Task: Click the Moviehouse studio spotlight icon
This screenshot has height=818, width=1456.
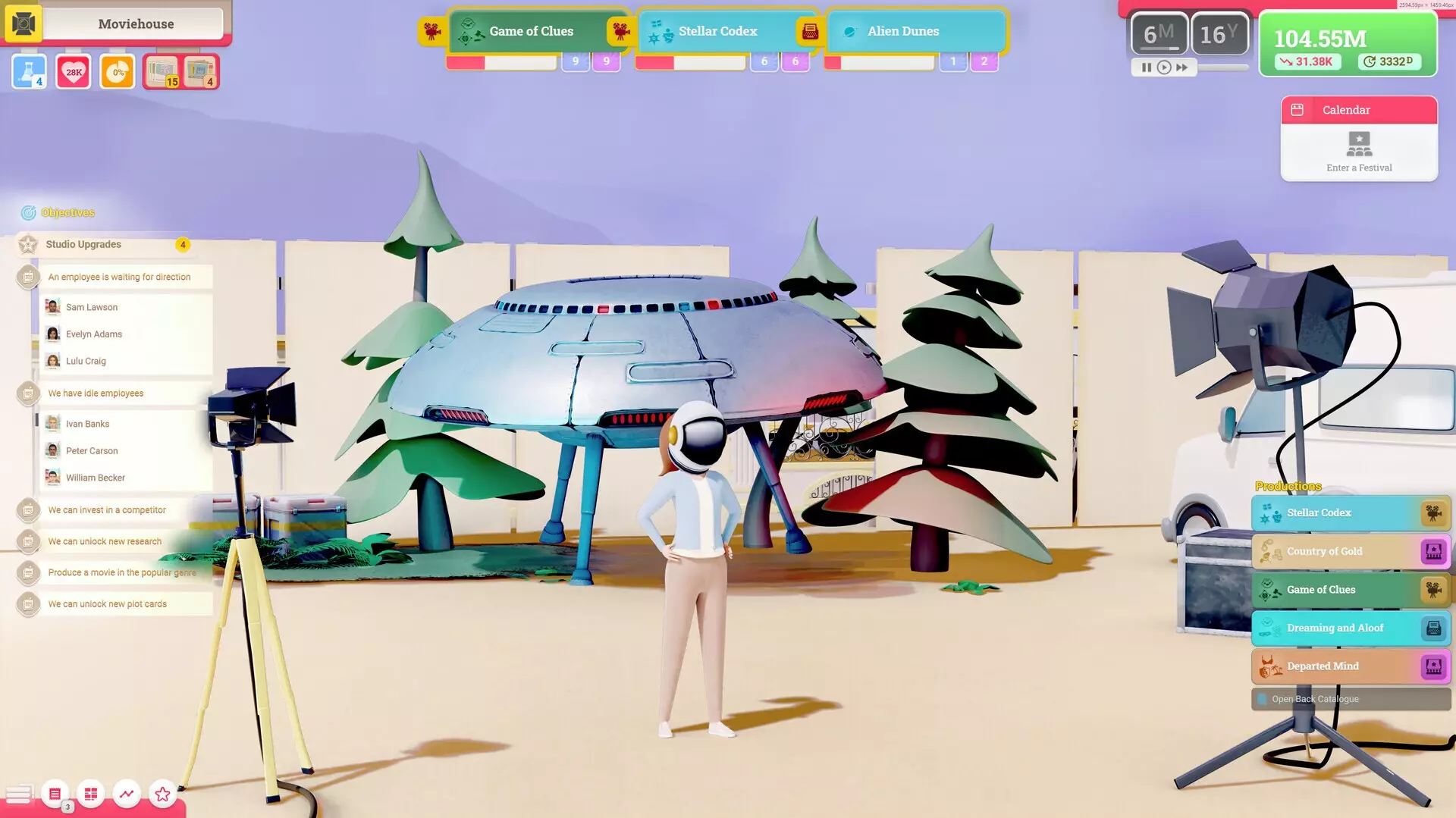Action: coord(28,24)
